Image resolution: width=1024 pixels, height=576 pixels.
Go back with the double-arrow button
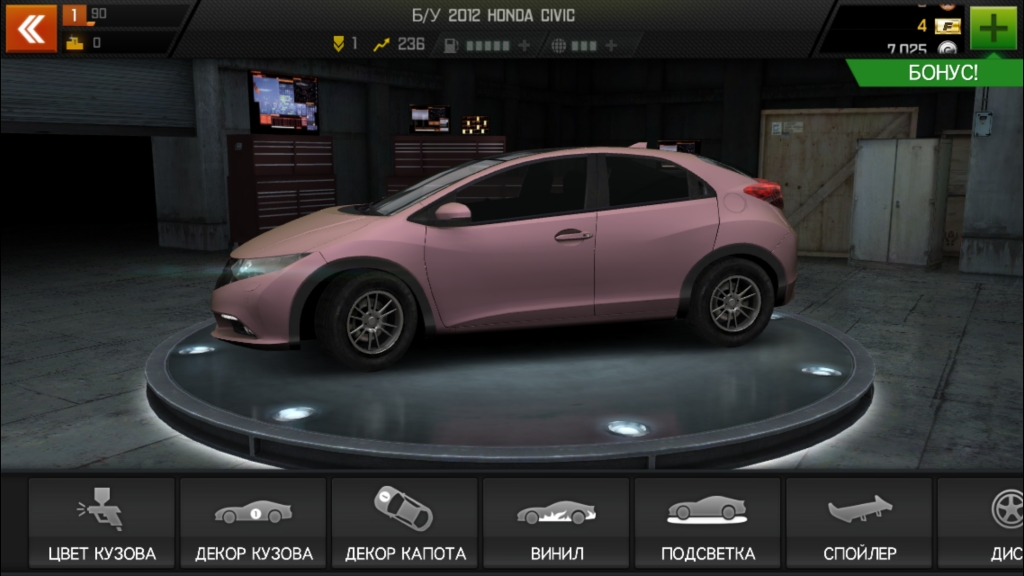[x=31, y=28]
